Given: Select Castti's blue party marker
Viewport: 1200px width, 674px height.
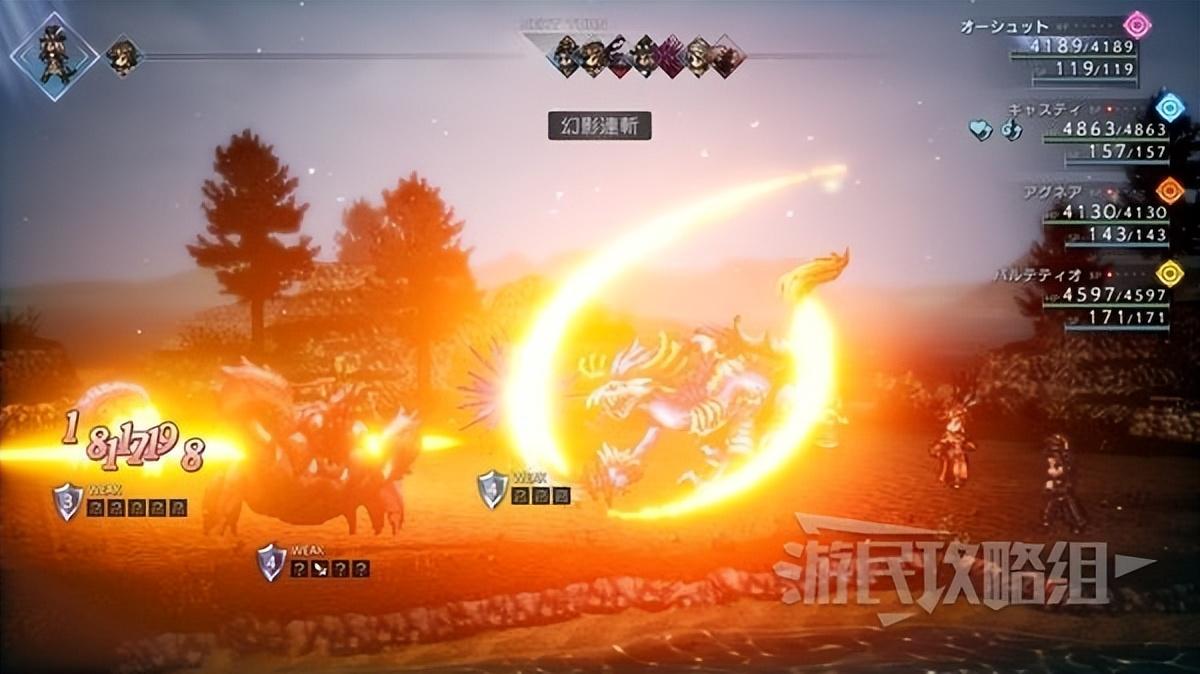Looking at the screenshot, I should click(1169, 107).
